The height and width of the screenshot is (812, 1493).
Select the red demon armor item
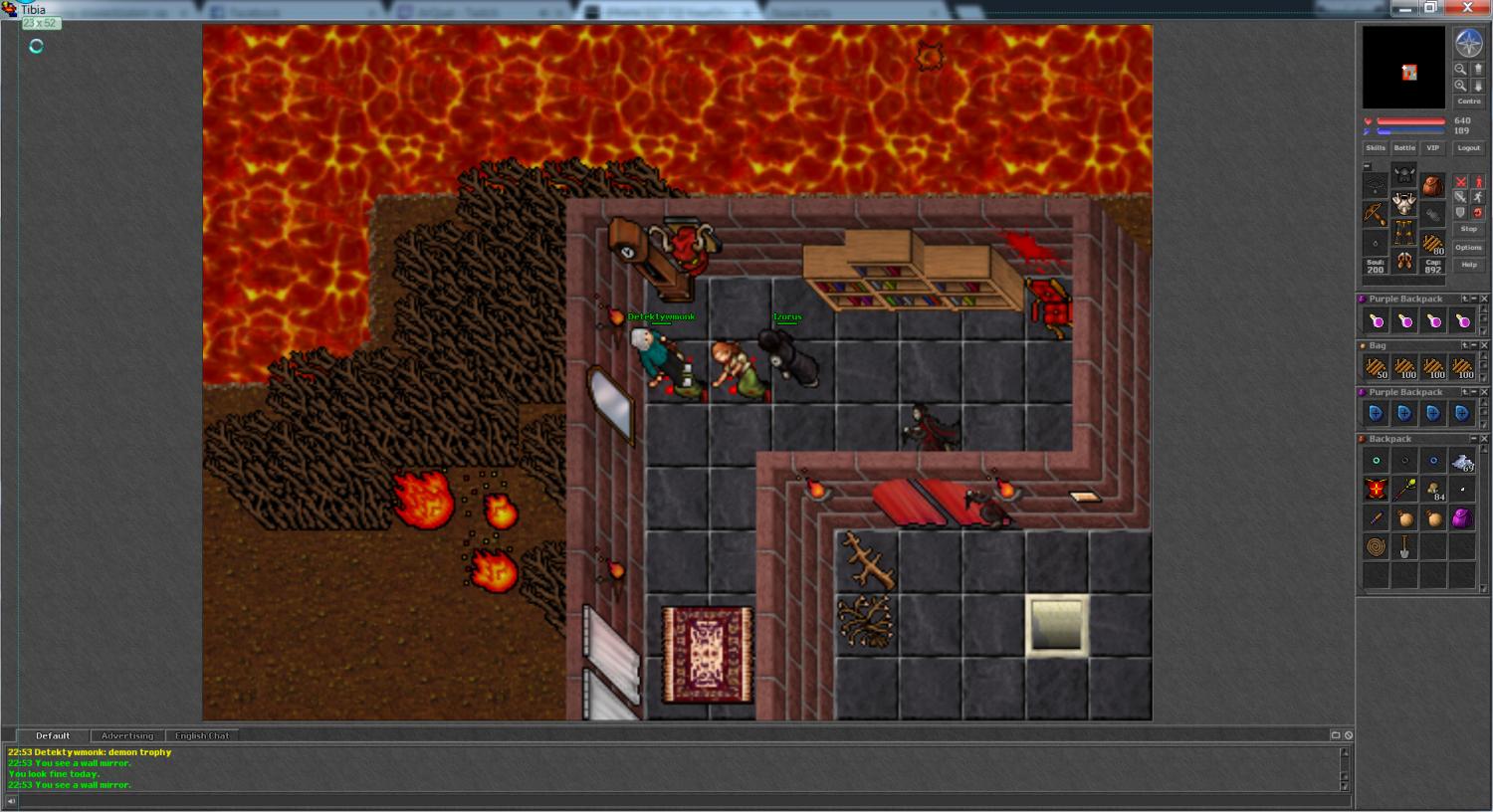click(x=1376, y=489)
